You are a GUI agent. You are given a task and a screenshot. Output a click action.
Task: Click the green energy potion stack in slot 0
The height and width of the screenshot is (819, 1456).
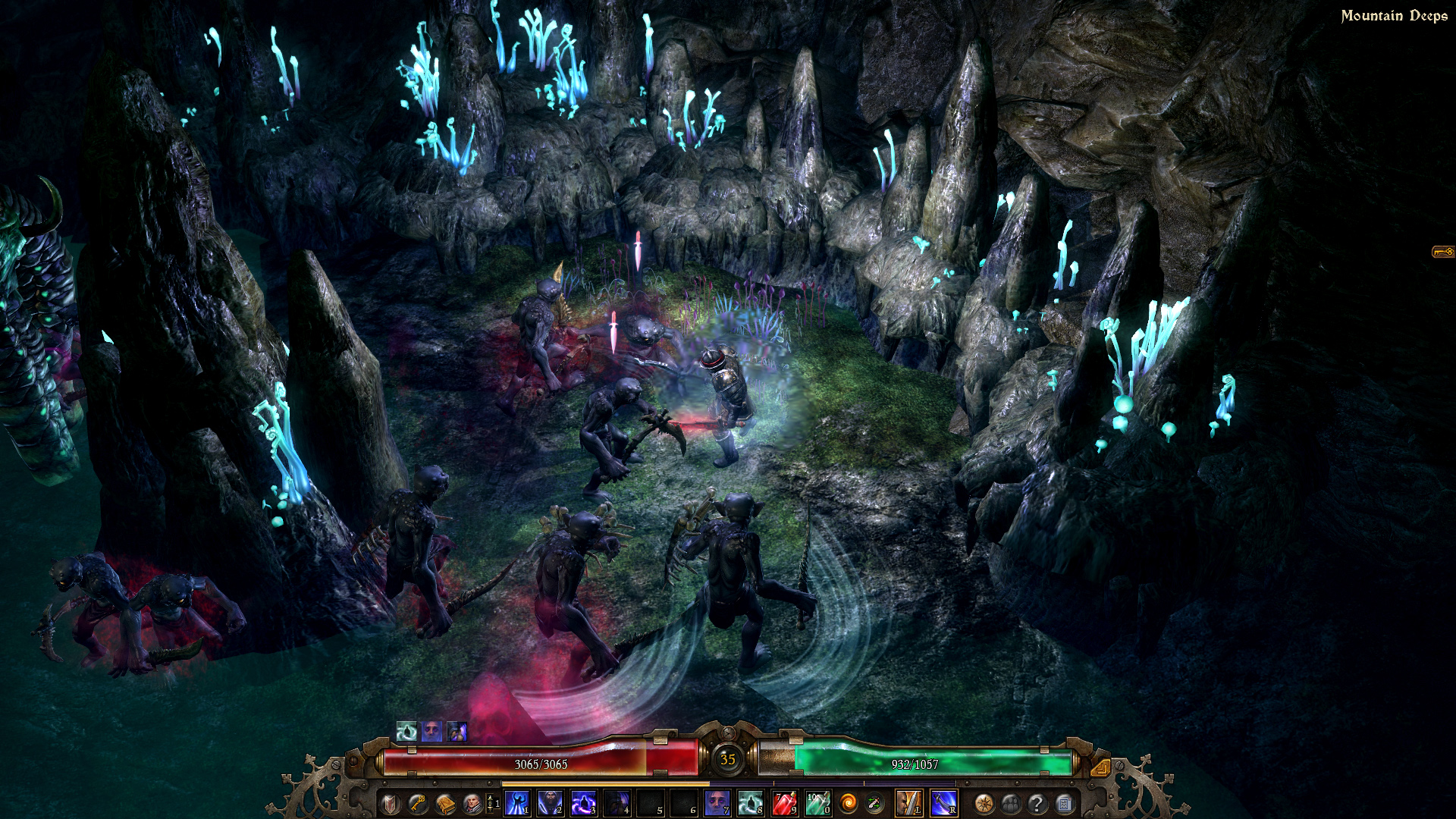[817, 802]
